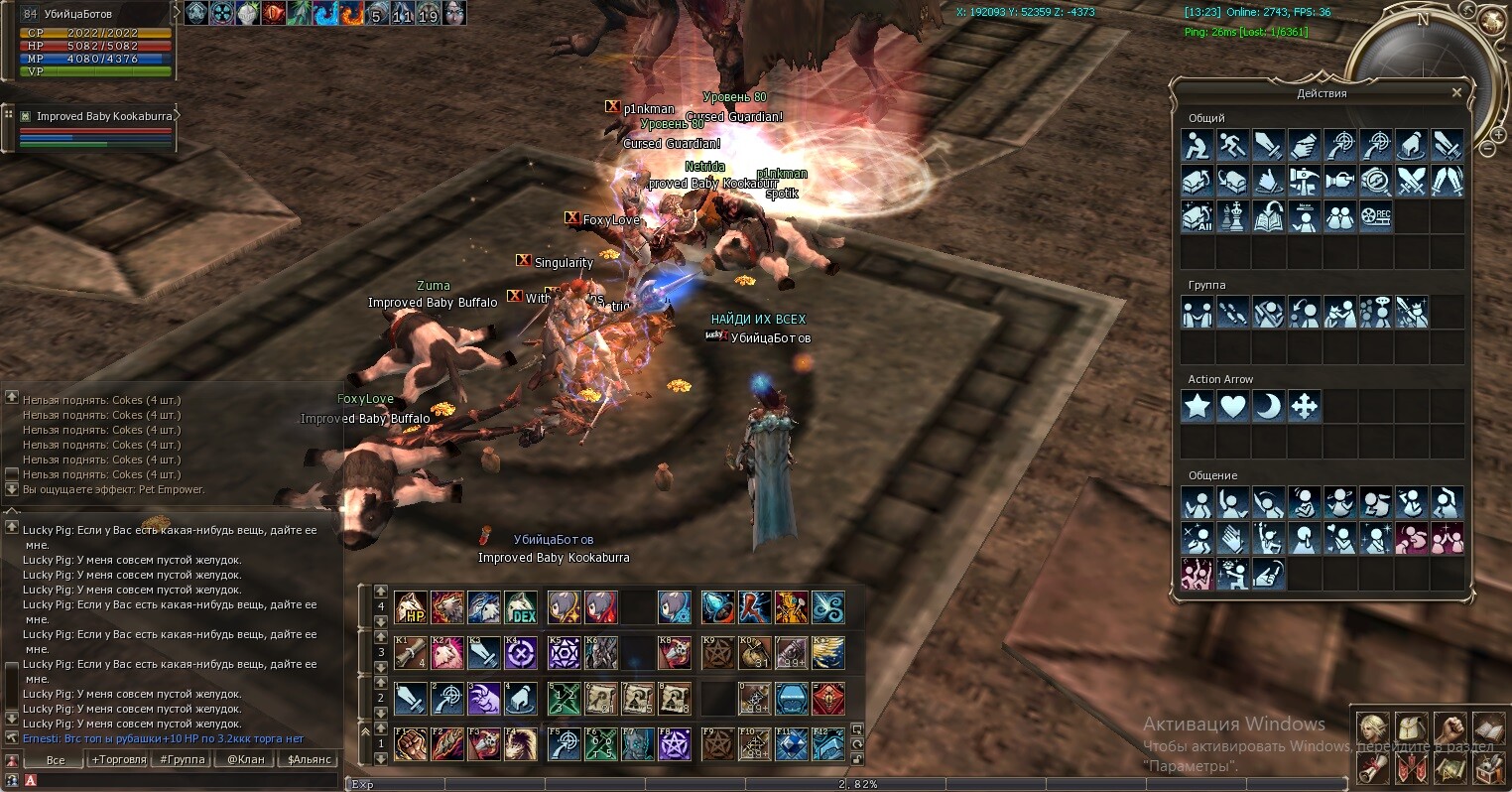1512x792 pixels.
Task: Use the star Action Arrow marker
Action: 1197,406
